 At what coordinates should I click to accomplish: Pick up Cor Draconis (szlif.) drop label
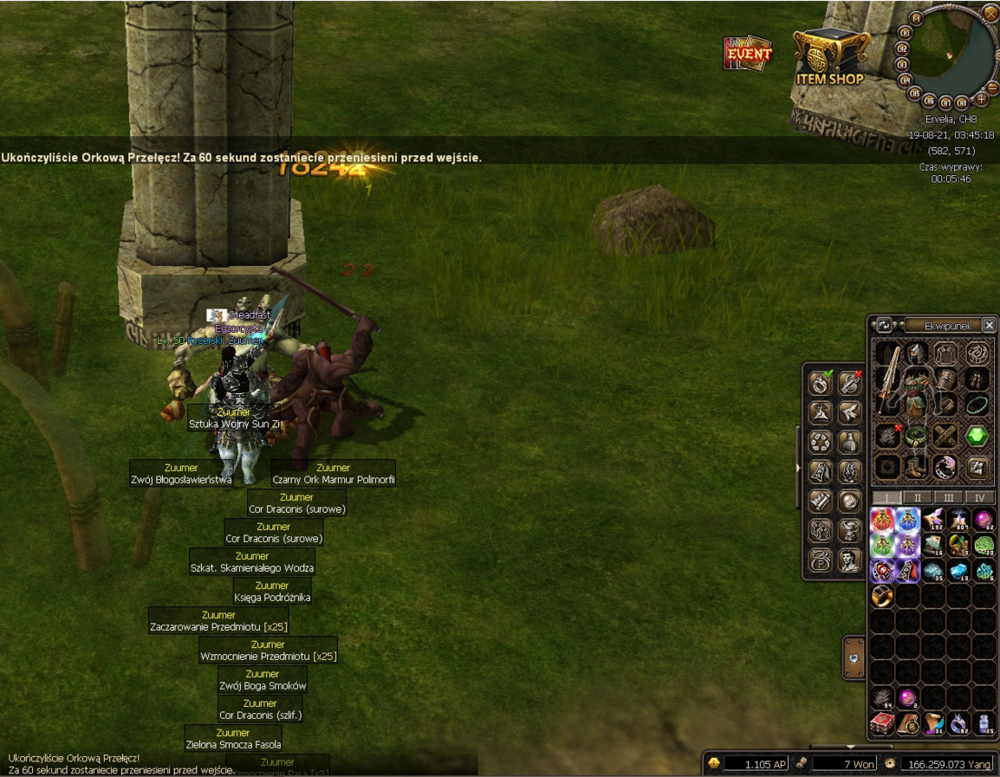[261, 710]
